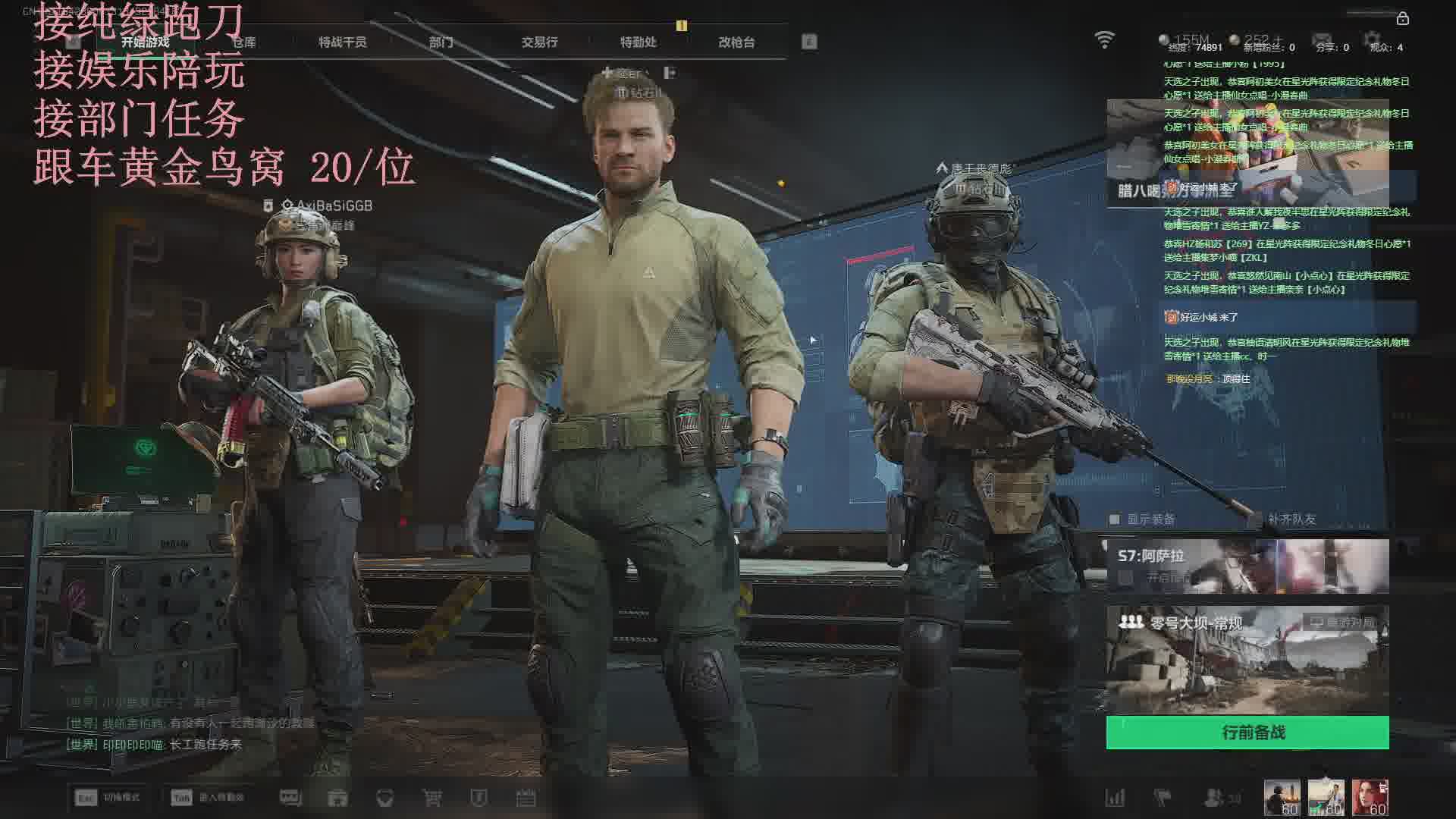
Task: Select the 特勤处 tab
Action: [x=638, y=42]
